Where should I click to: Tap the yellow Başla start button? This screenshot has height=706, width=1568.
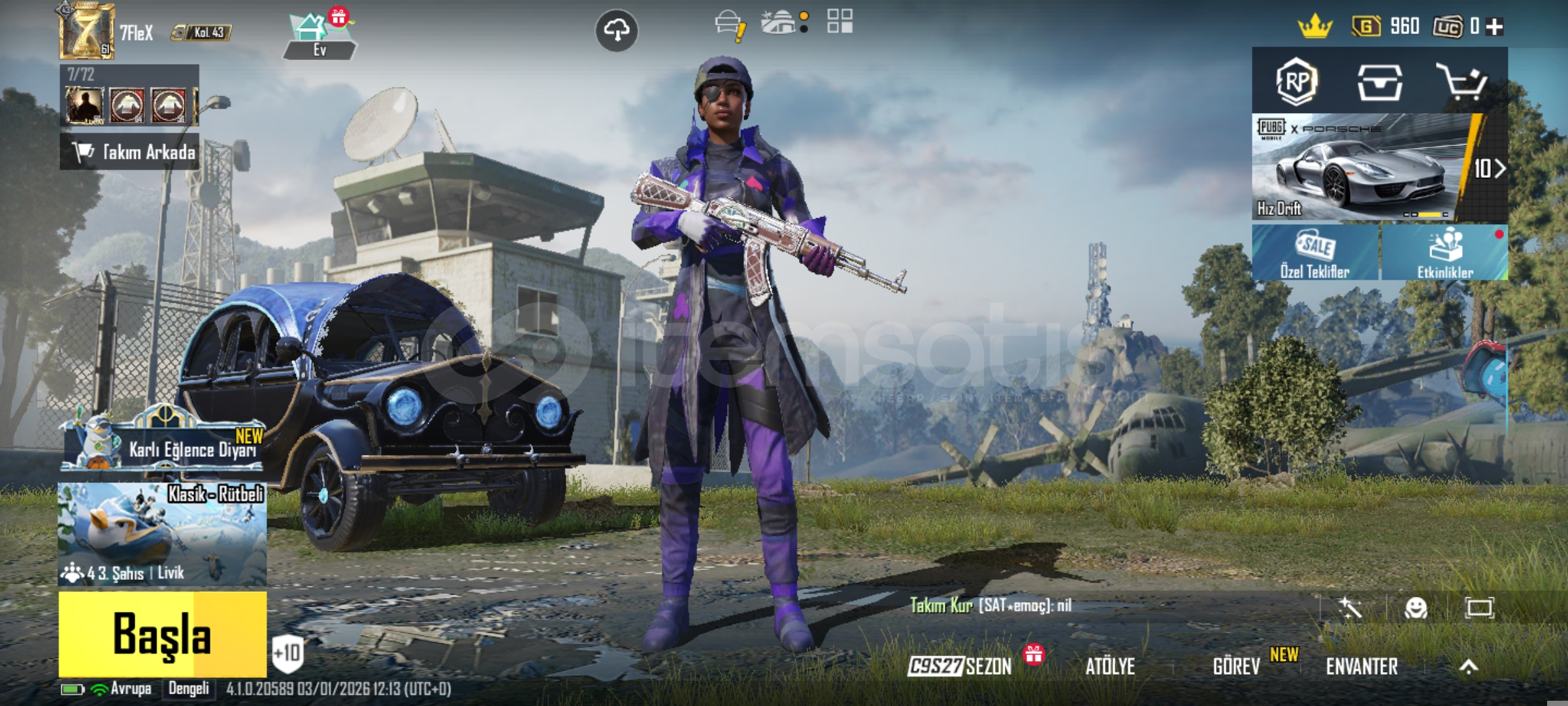tap(162, 633)
